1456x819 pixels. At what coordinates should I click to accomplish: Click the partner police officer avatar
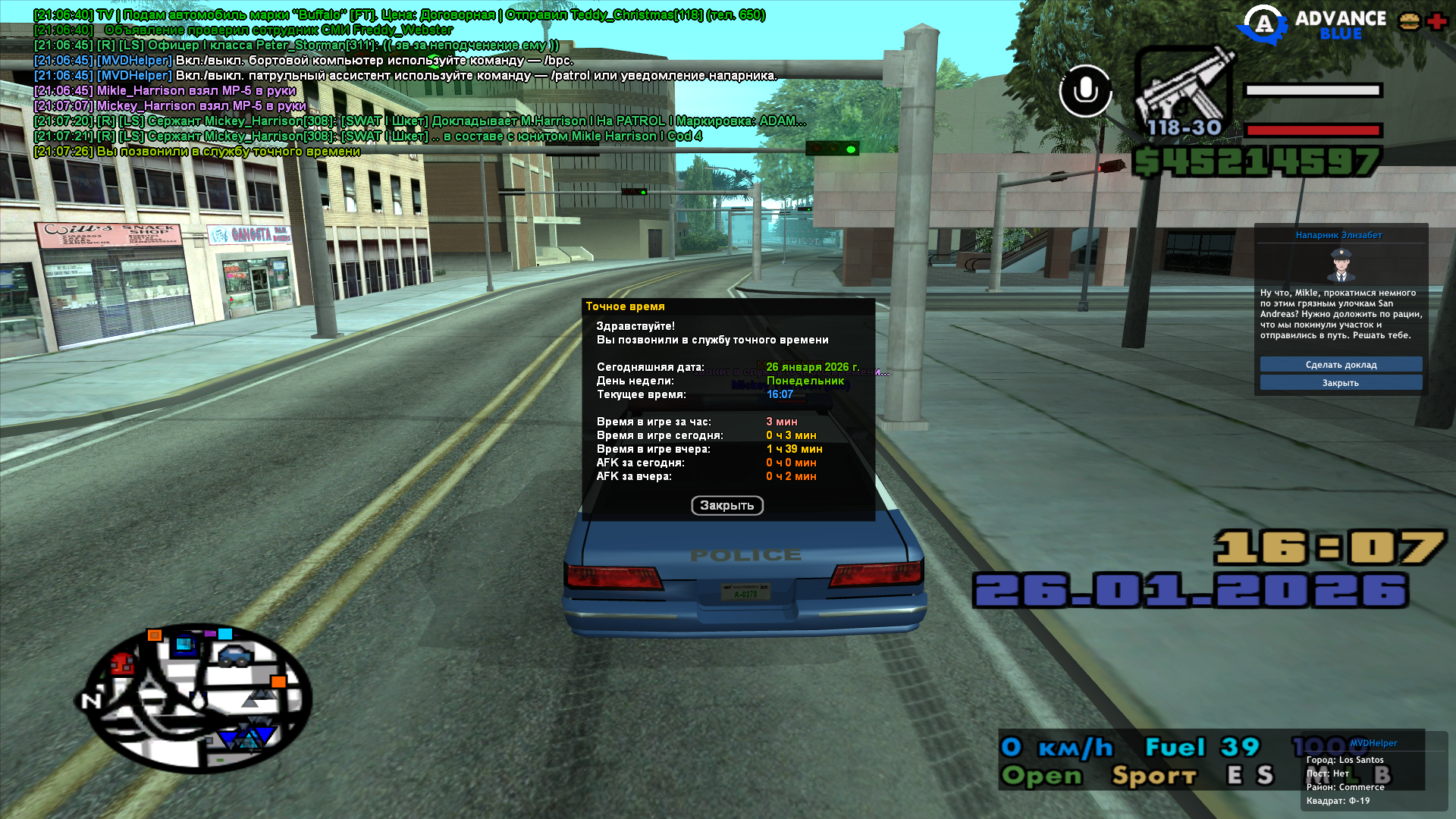[1341, 265]
